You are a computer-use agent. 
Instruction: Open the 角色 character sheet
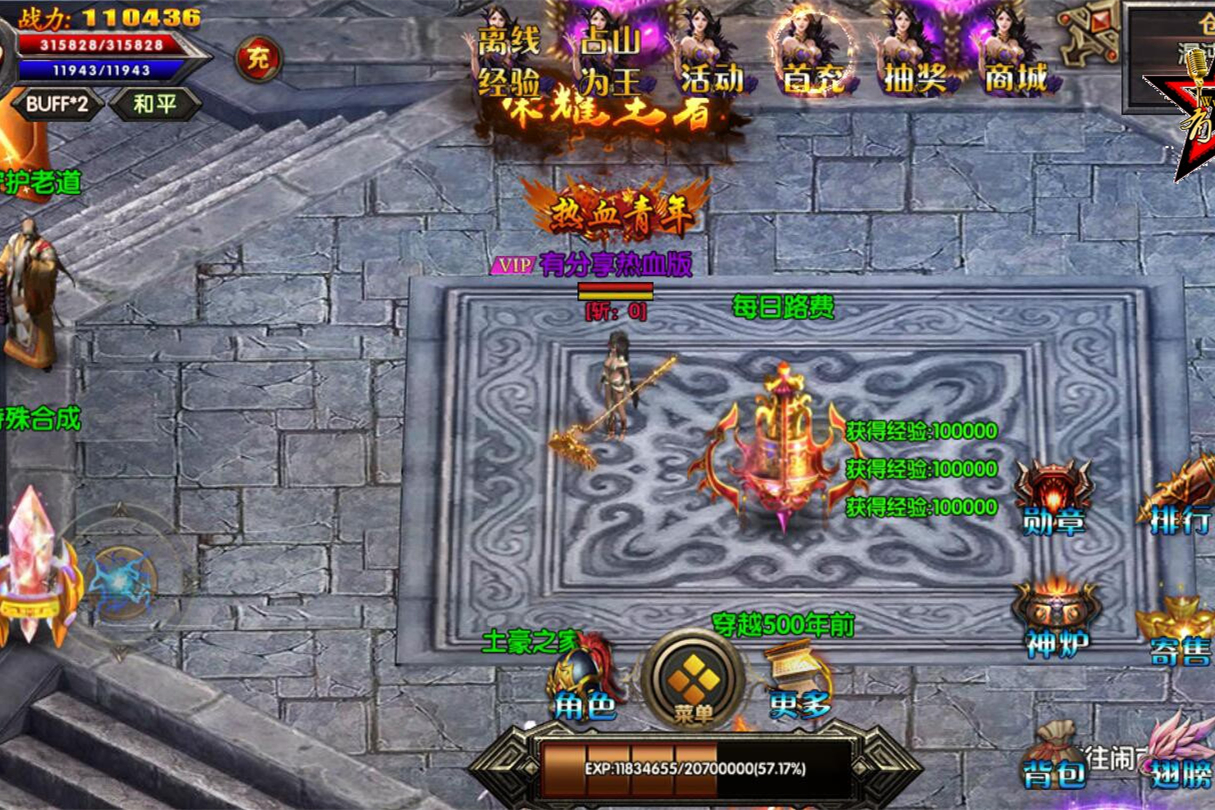coord(585,682)
